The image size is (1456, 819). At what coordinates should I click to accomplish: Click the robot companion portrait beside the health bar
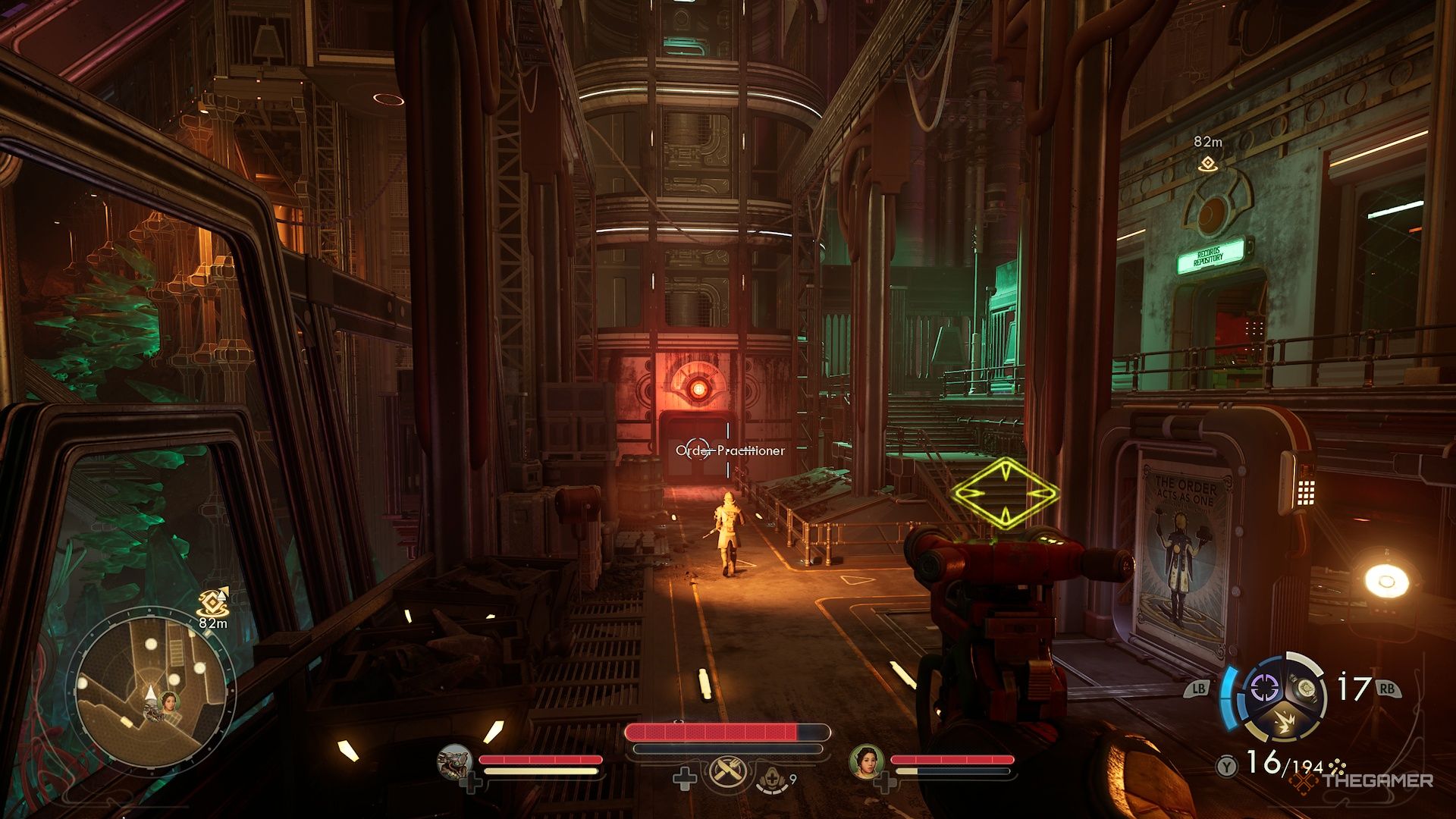point(456,761)
